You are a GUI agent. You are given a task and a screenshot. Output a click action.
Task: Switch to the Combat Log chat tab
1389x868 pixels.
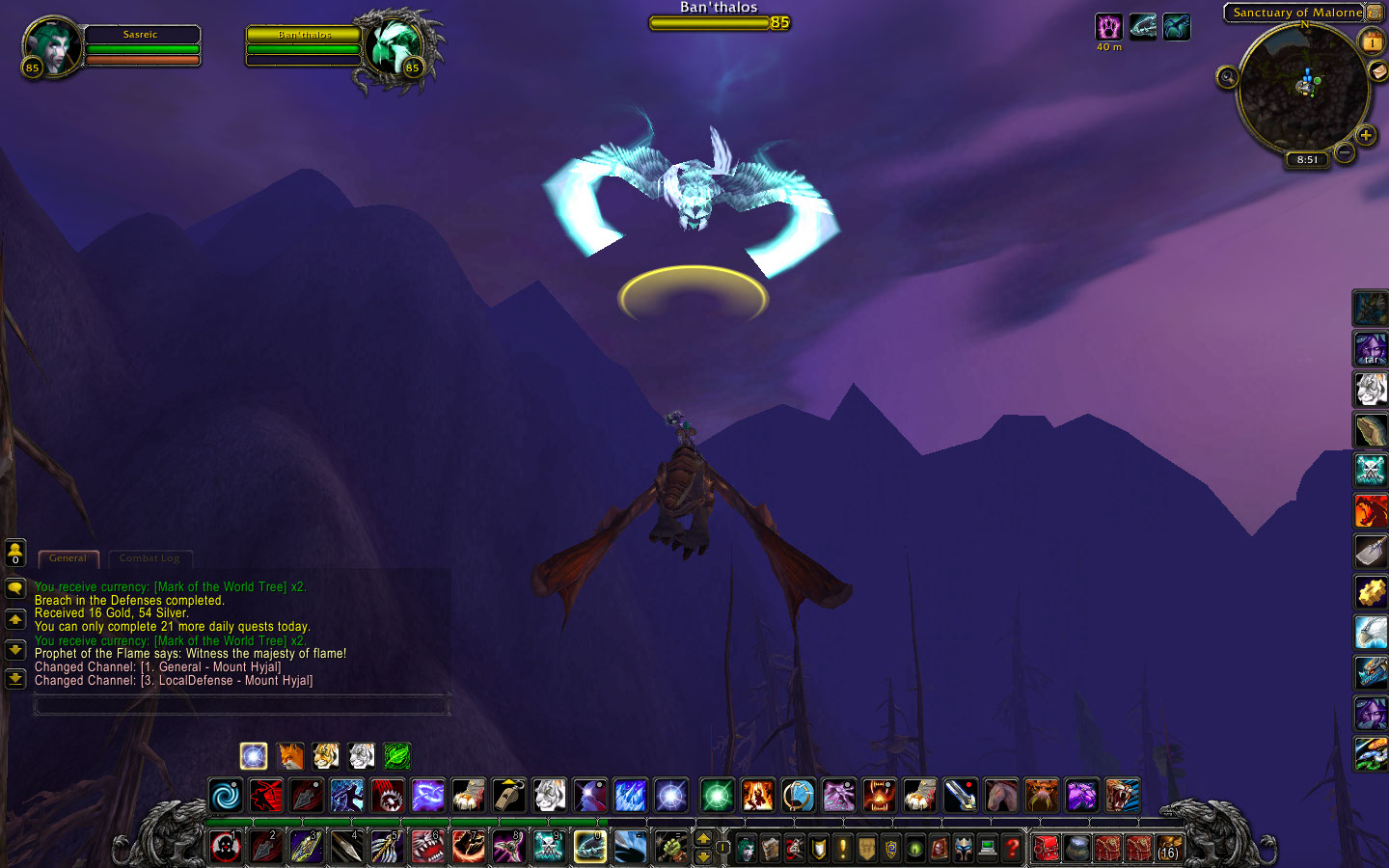150,558
